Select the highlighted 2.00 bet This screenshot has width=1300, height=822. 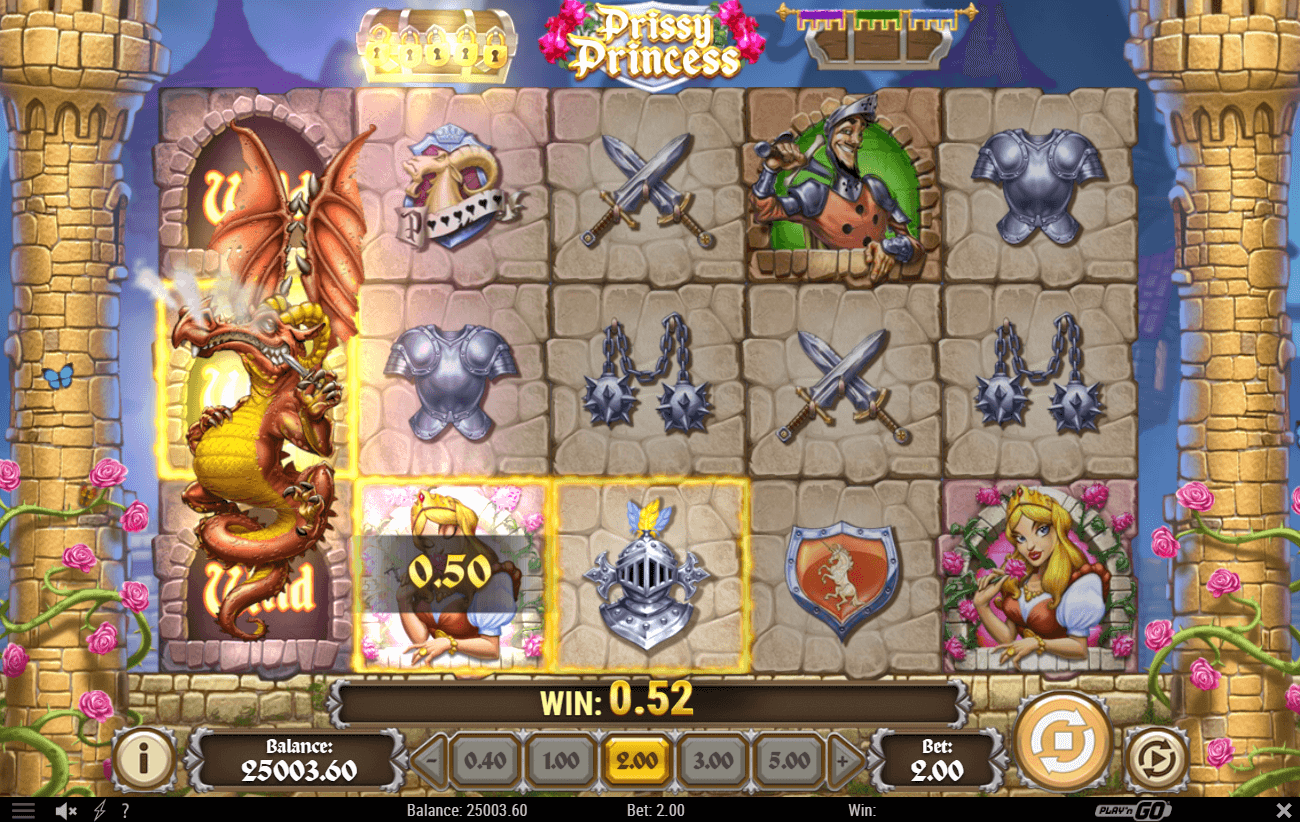click(x=637, y=760)
